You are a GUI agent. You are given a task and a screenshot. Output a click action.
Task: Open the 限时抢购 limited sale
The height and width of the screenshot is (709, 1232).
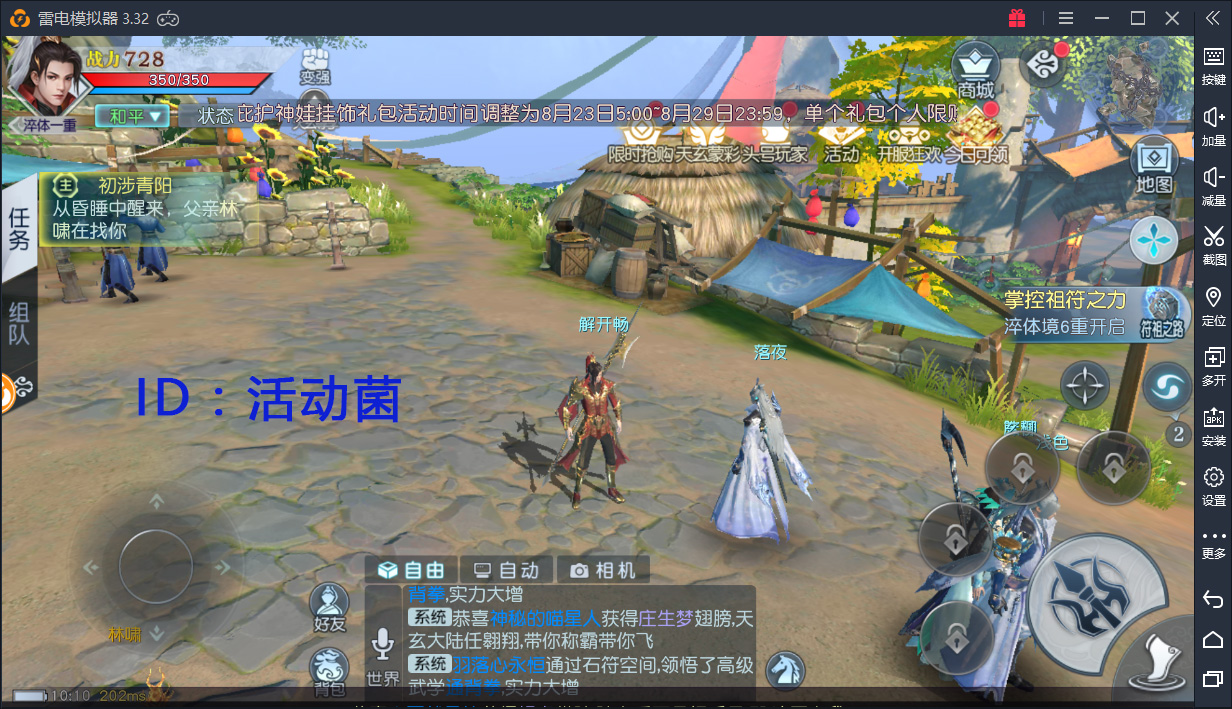click(640, 140)
